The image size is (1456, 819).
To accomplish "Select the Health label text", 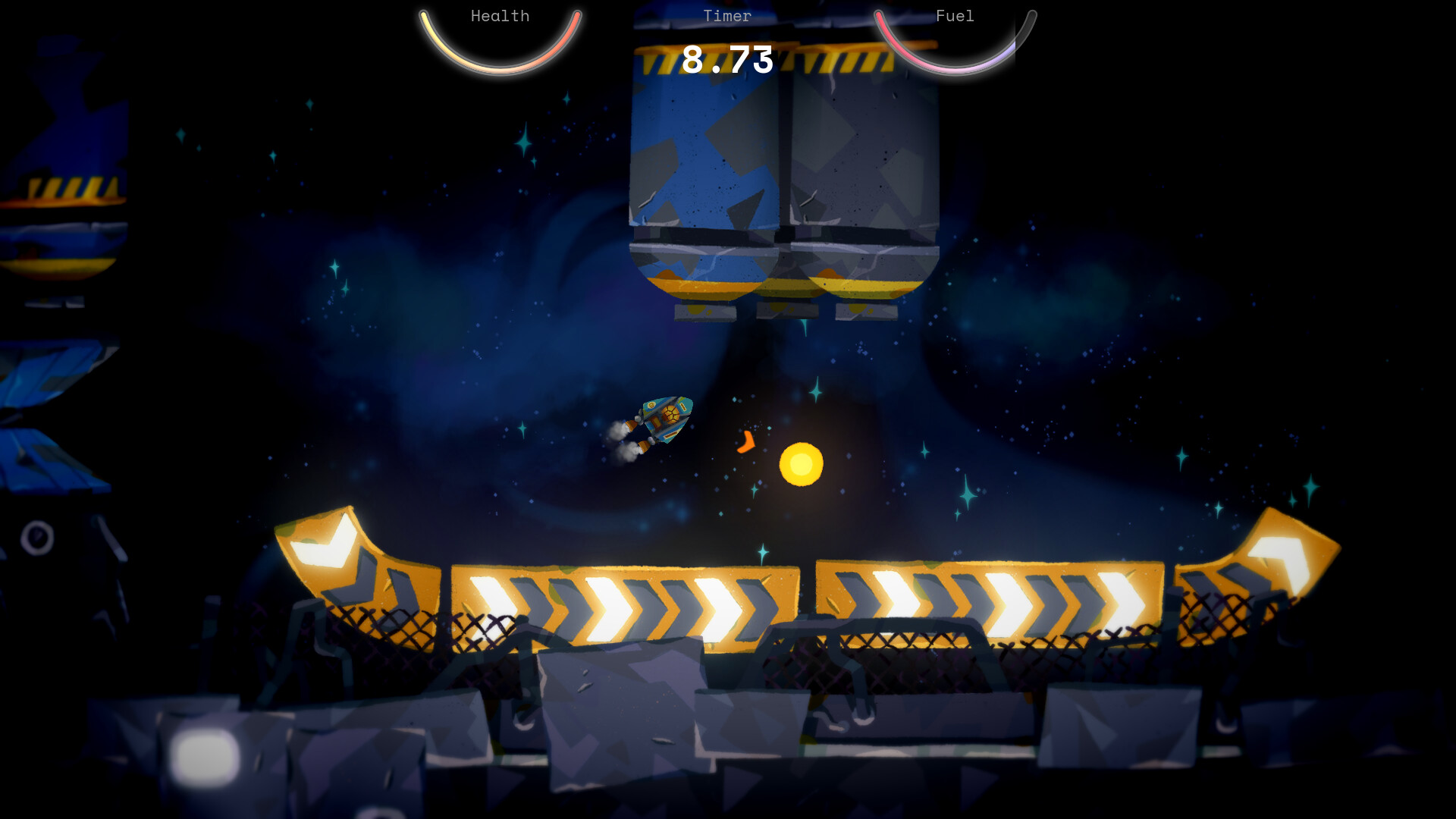I will [500, 15].
